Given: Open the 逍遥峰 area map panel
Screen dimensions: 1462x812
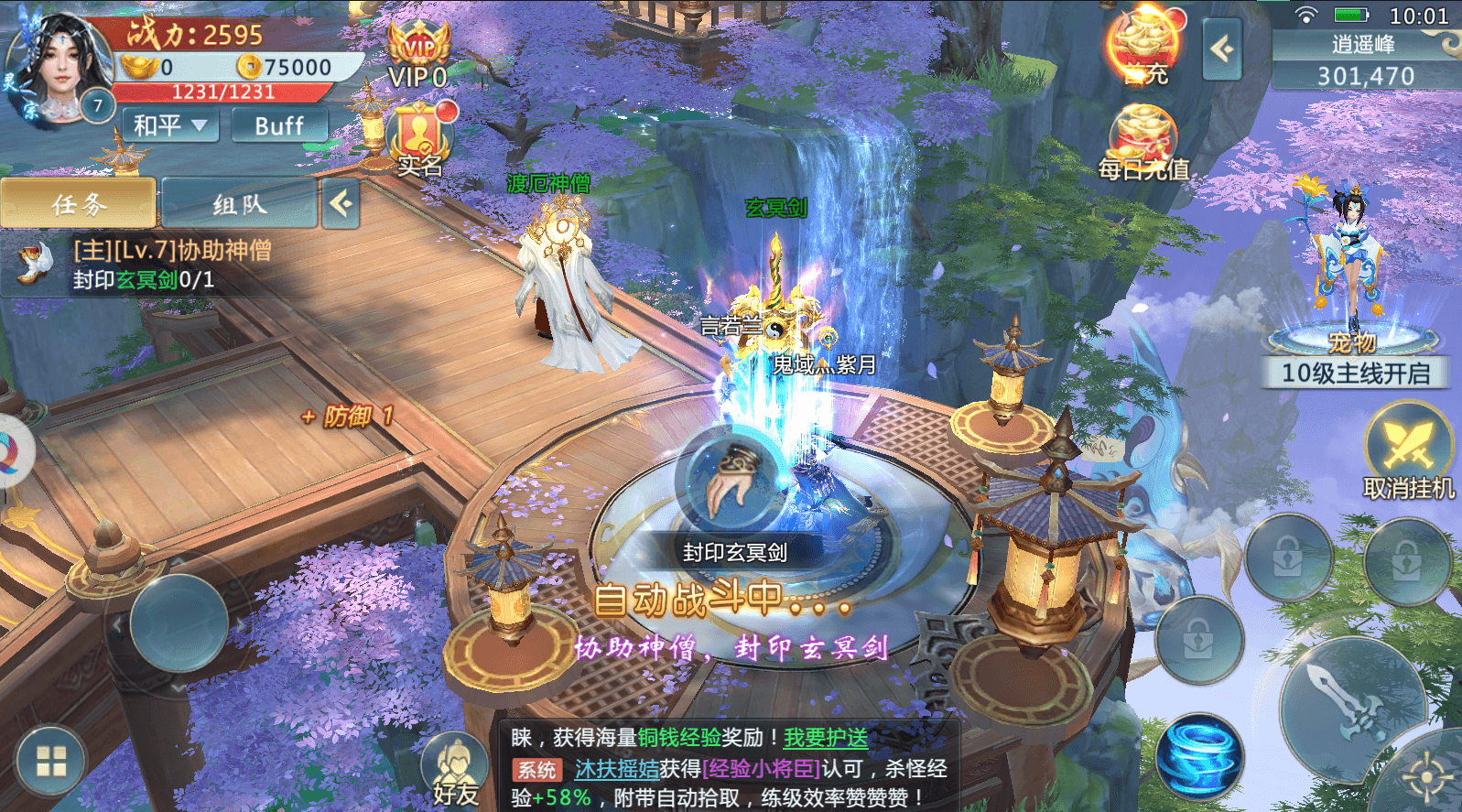Looking at the screenshot, I should [x=1364, y=60].
